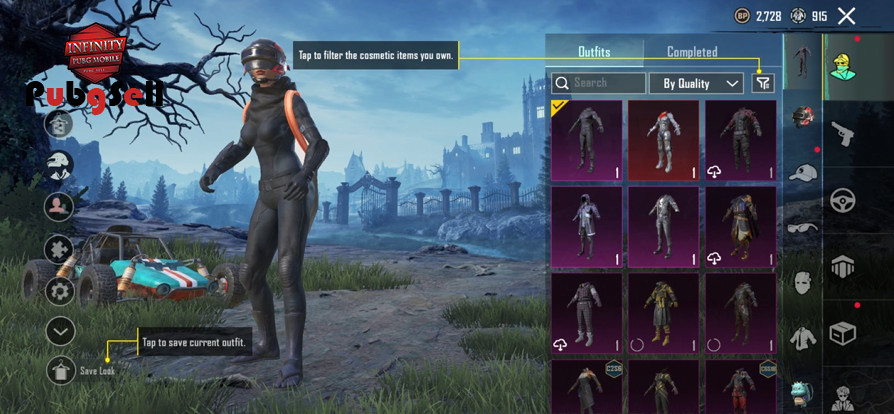This screenshot has height=414, width=894.
Task: Select the equipped black suit outfit
Action: coord(586,140)
